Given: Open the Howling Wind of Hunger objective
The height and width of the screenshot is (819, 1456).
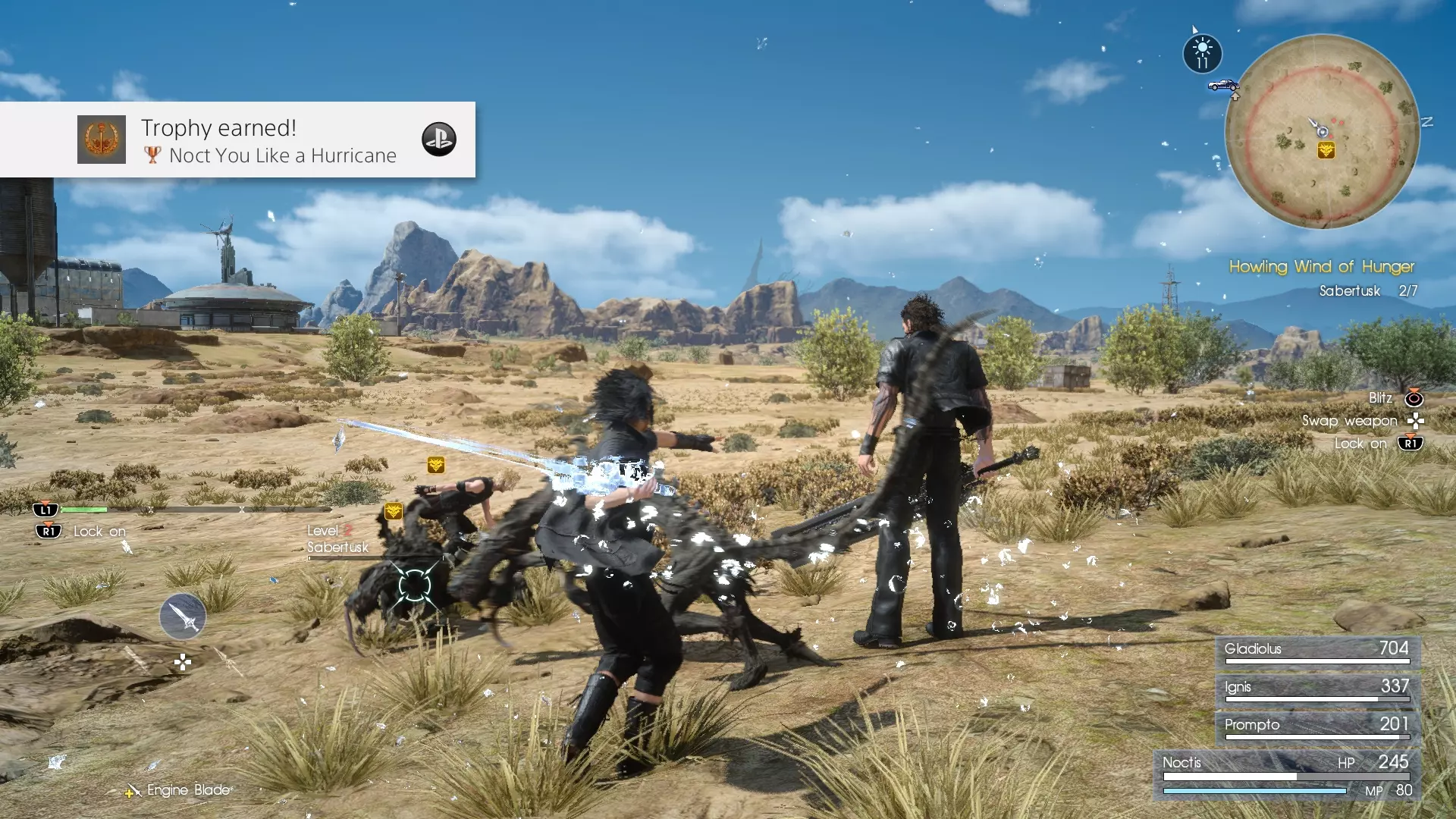Looking at the screenshot, I should click(x=1321, y=266).
